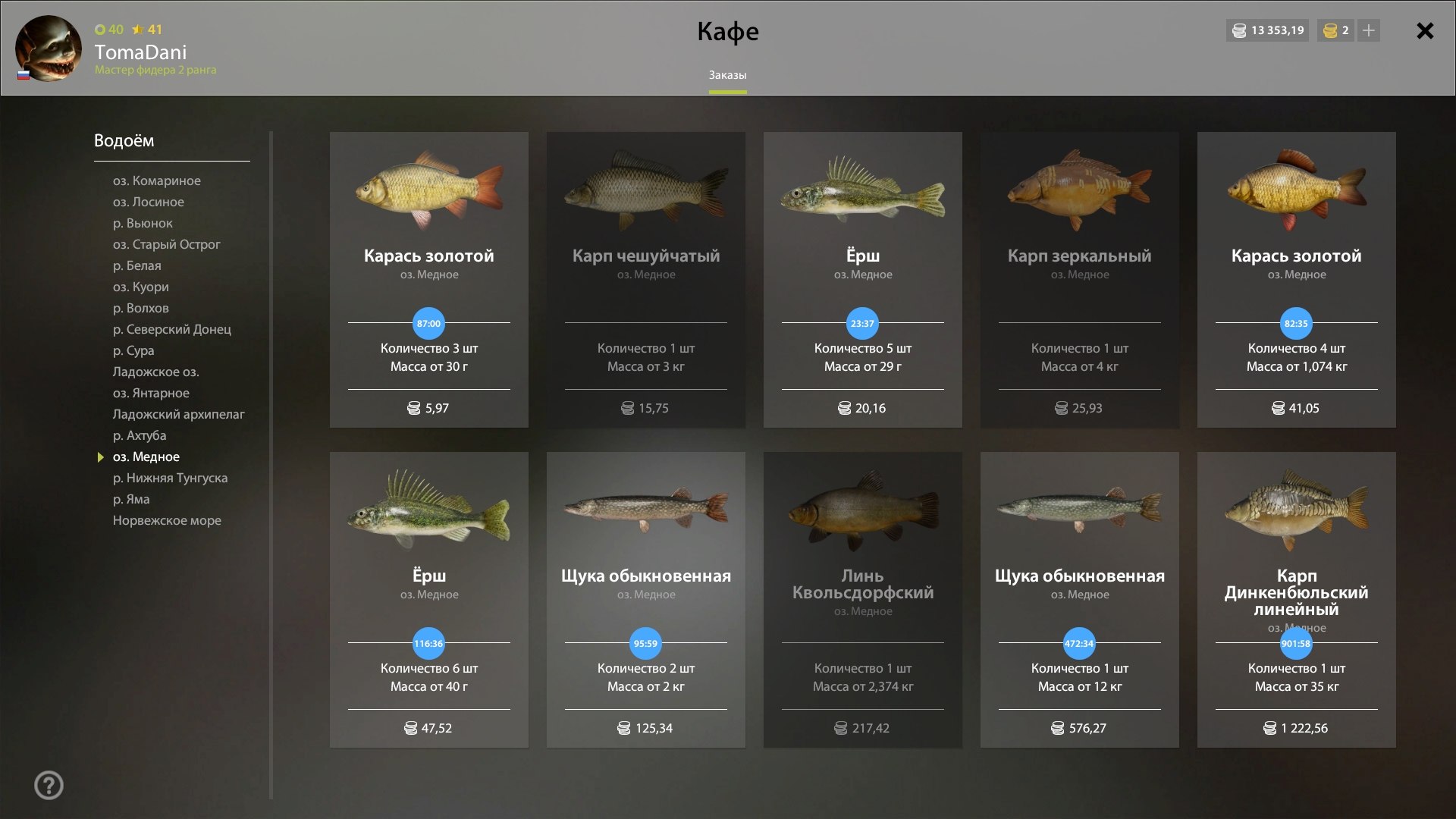
Task: Select р. Нижняя Тунгуска waterbody
Action: [170, 478]
